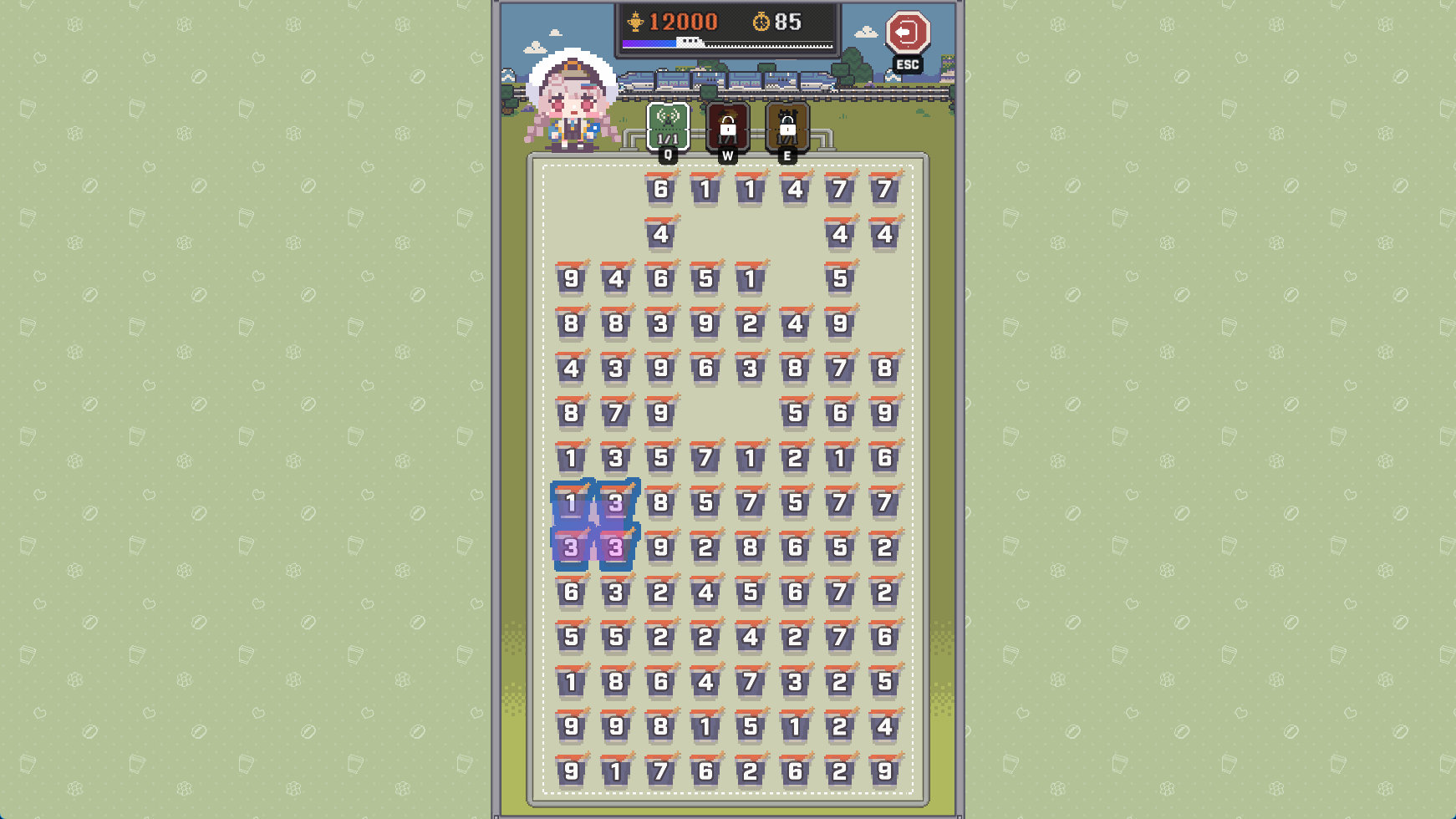This screenshot has height=819, width=1456.
Task: Click the red exit button
Action: [x=907, y=34]
